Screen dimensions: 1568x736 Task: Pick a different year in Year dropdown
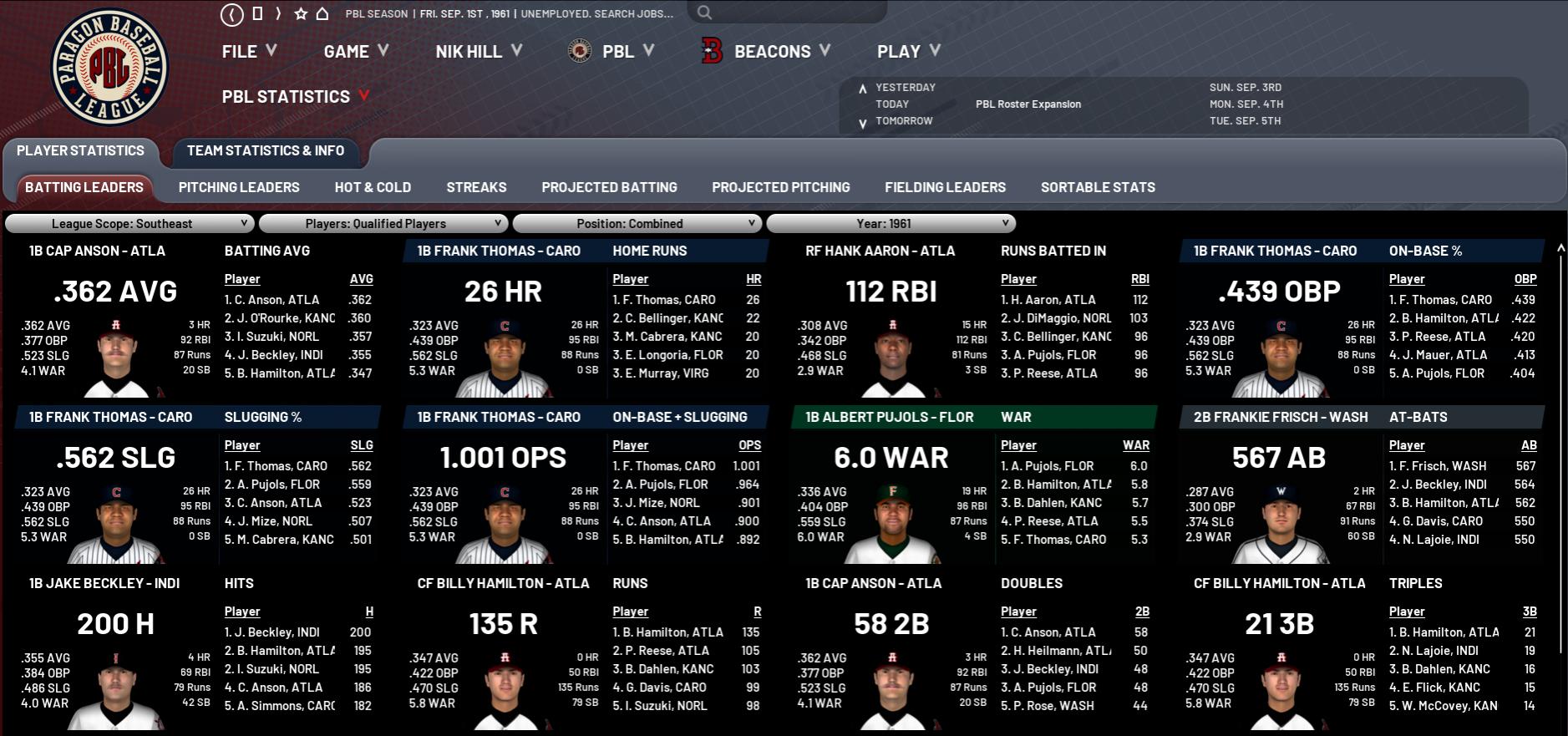click(891, 224)
